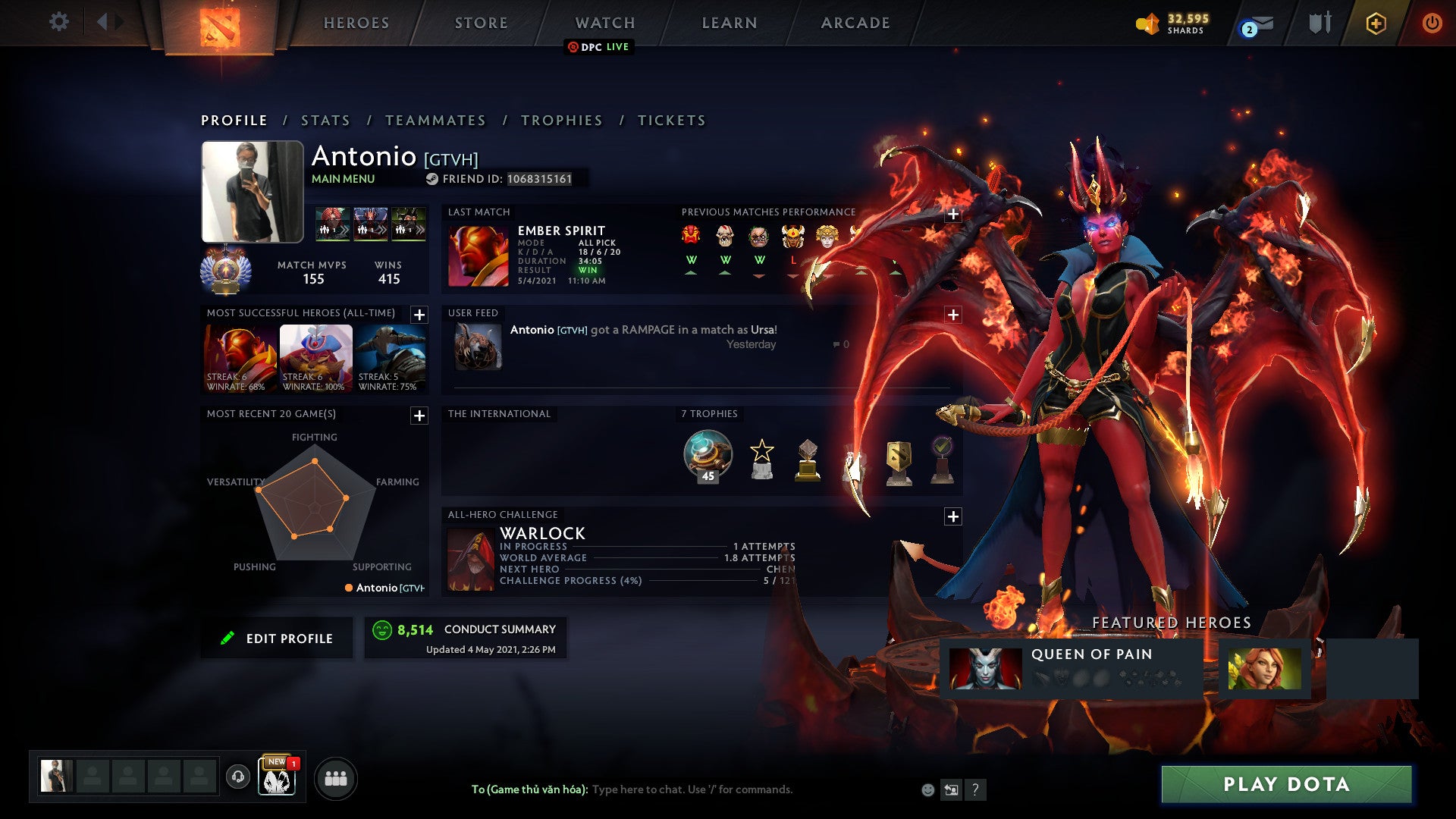The image size is (1456, 819).
Task: Switch to the Teammates tab
Action: 435,121
